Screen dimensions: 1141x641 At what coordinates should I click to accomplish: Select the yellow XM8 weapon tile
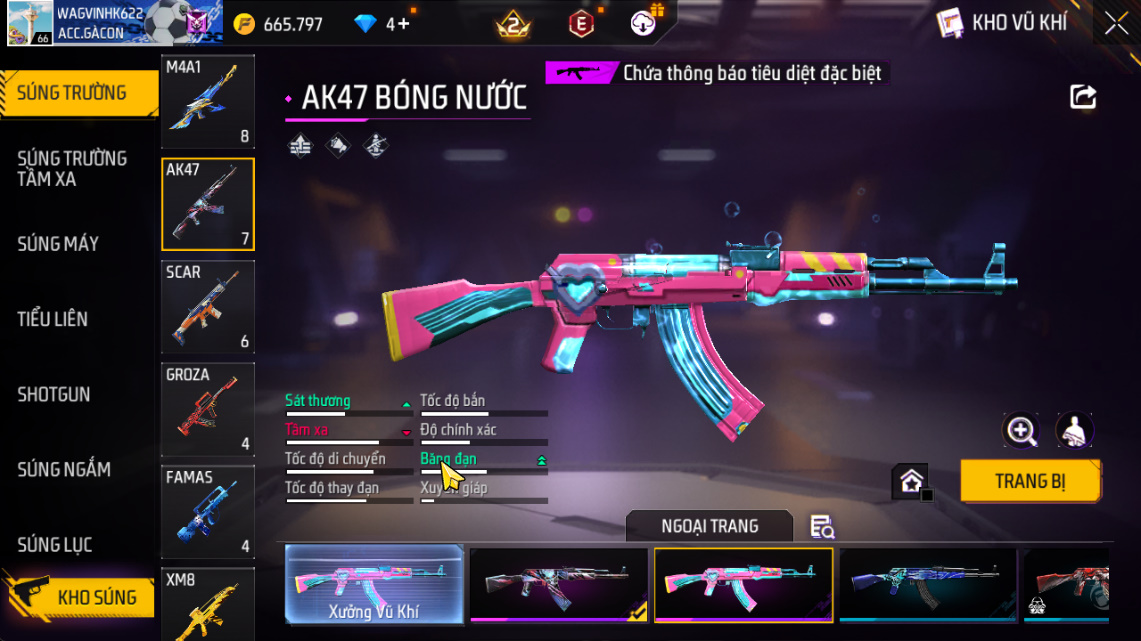(208, 604)
